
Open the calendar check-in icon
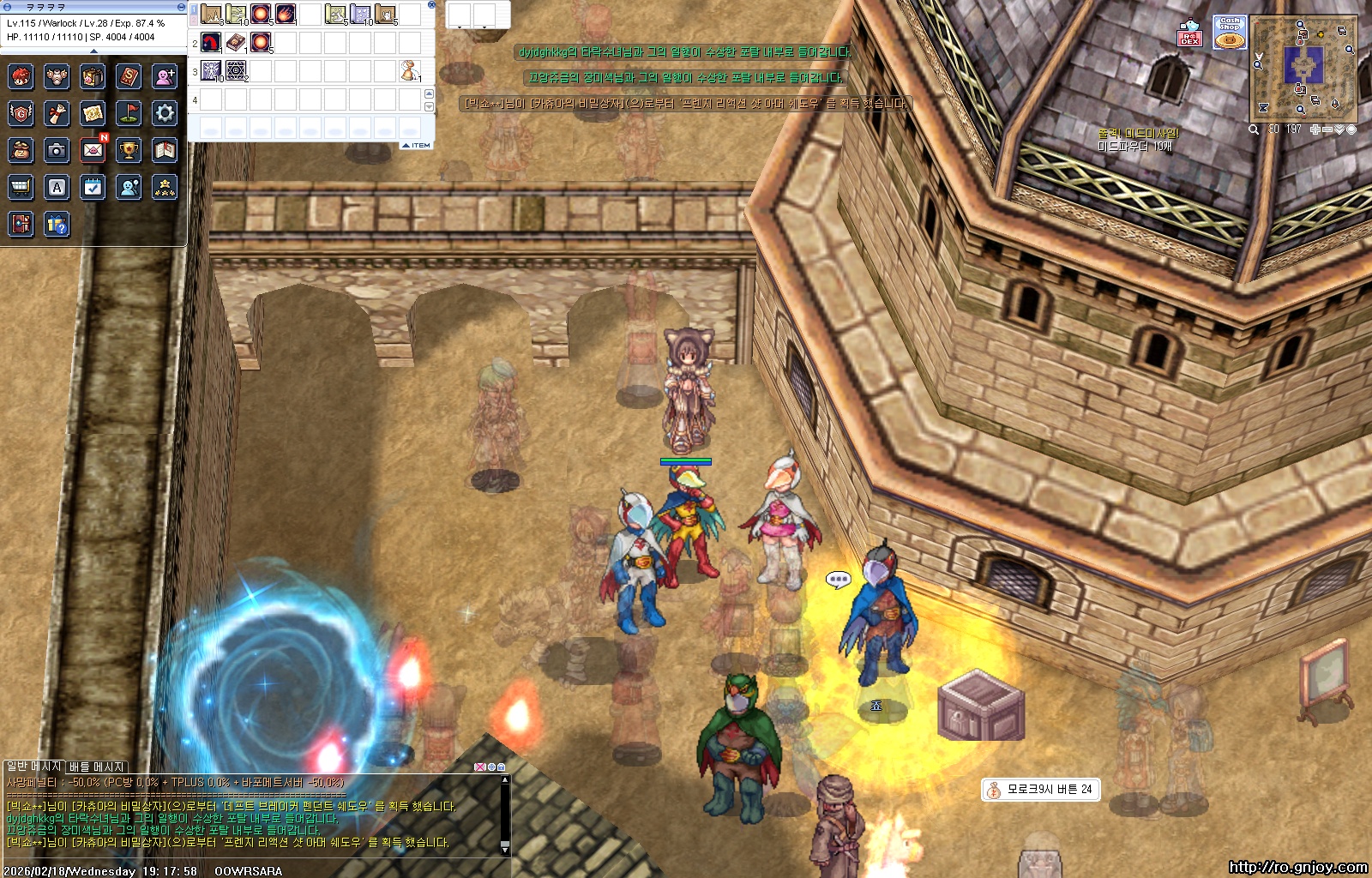(93, 187)
